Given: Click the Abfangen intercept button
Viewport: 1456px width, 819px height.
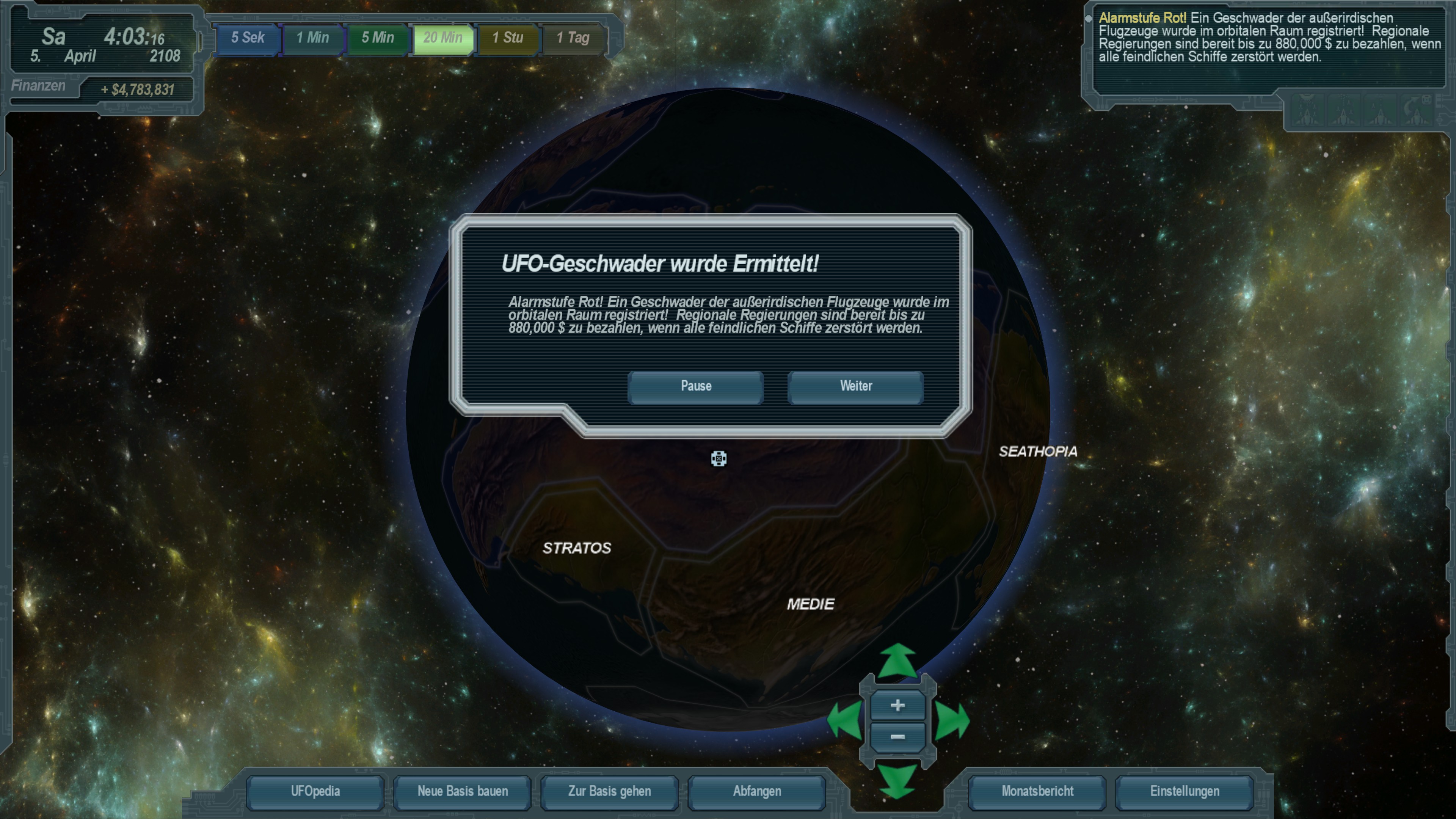Looking at the screenshot, I should pos(757,791).
